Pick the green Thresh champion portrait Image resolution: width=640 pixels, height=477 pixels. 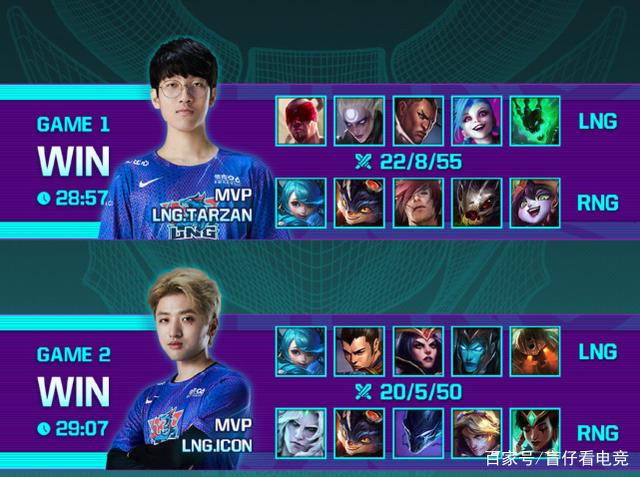pyautogui.click(x=535, y=121)
